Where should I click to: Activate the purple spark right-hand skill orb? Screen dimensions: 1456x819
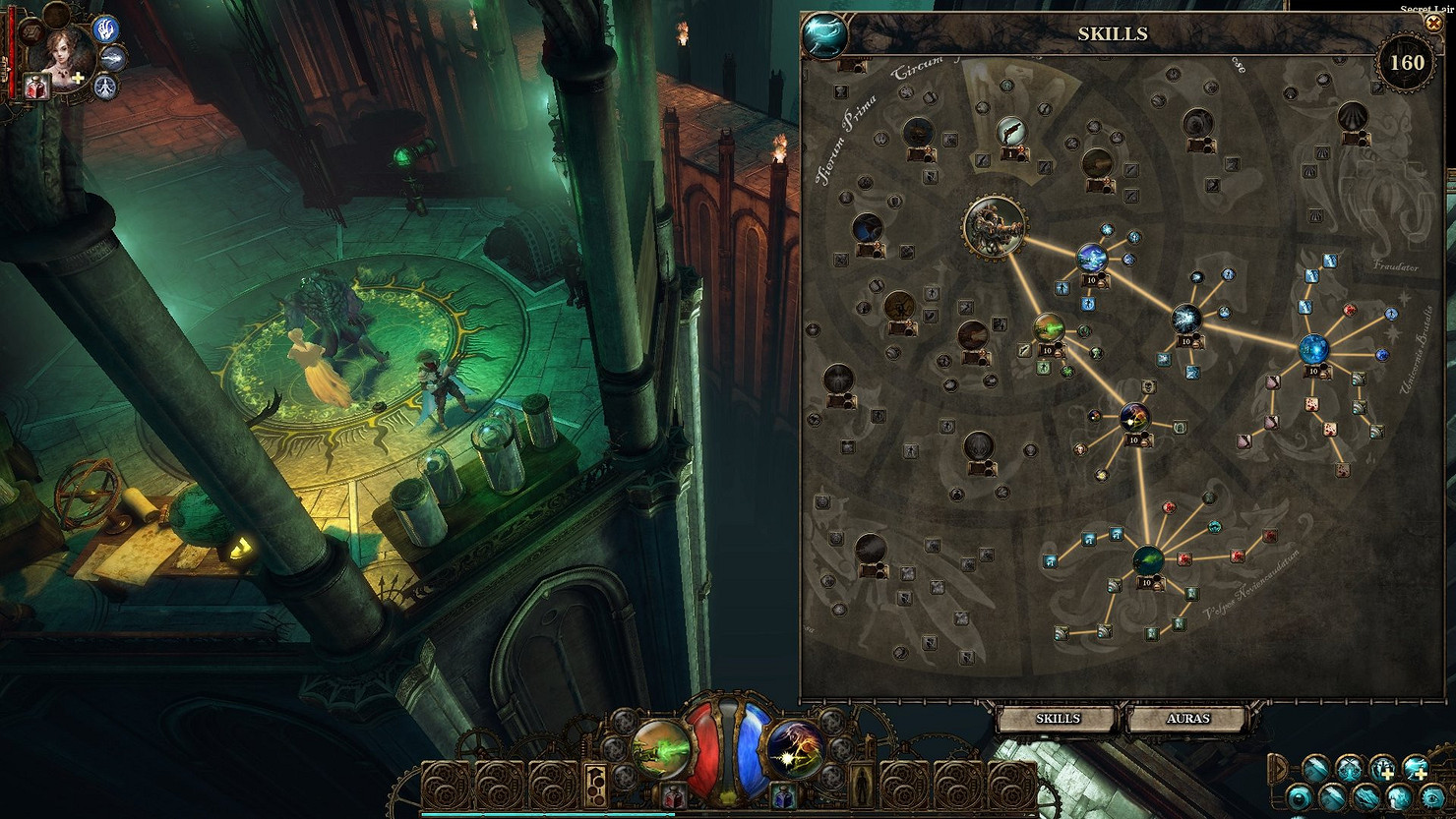click(794, 748)
